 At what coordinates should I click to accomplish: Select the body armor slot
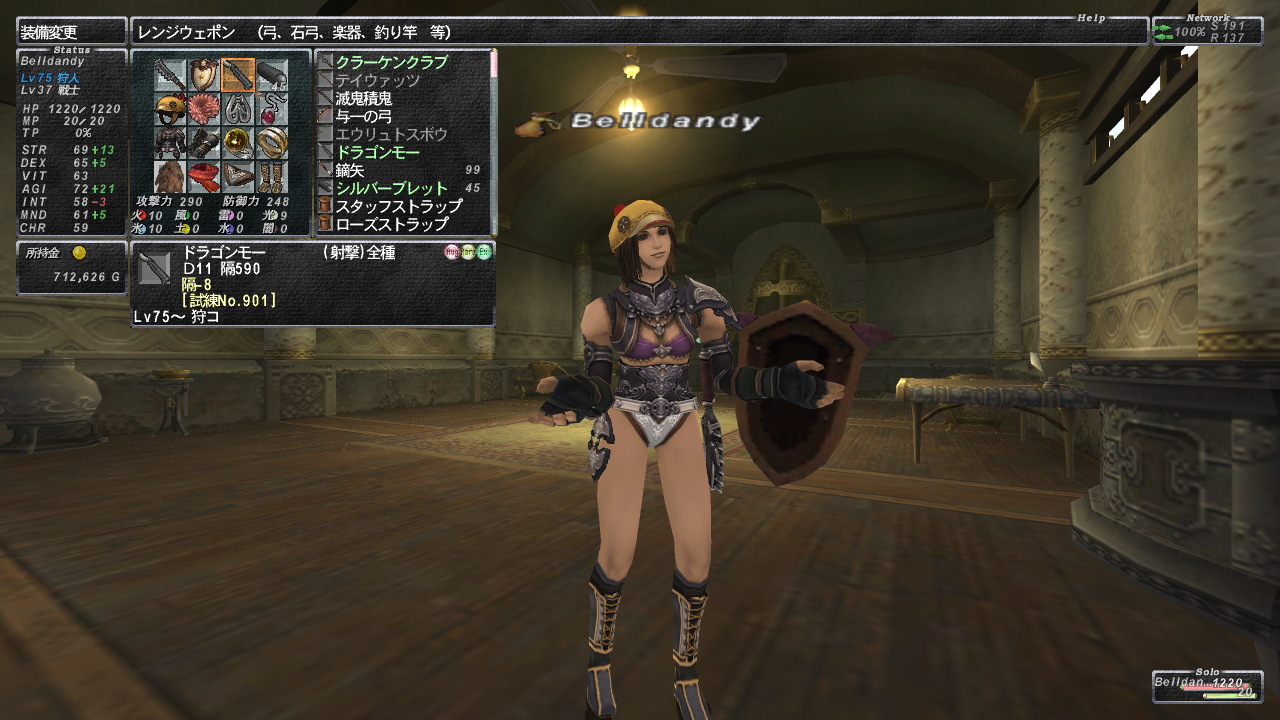[x=170, y=142]
